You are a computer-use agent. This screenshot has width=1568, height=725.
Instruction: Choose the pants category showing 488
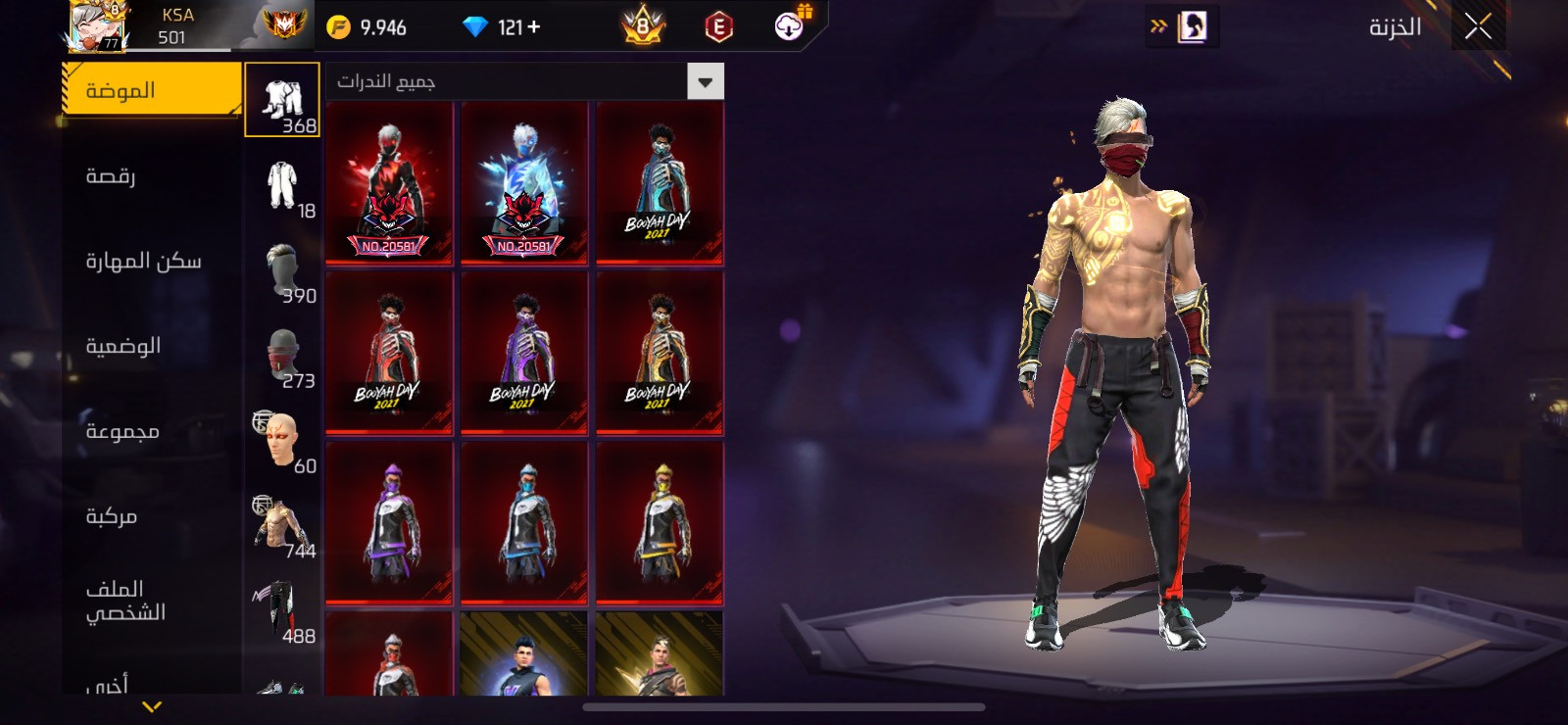(x=282, y=611)
